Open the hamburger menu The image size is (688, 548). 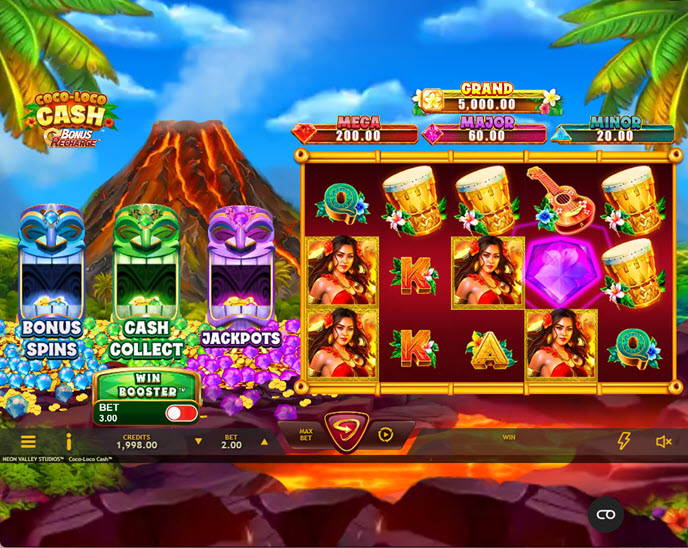tap(28, 441)
